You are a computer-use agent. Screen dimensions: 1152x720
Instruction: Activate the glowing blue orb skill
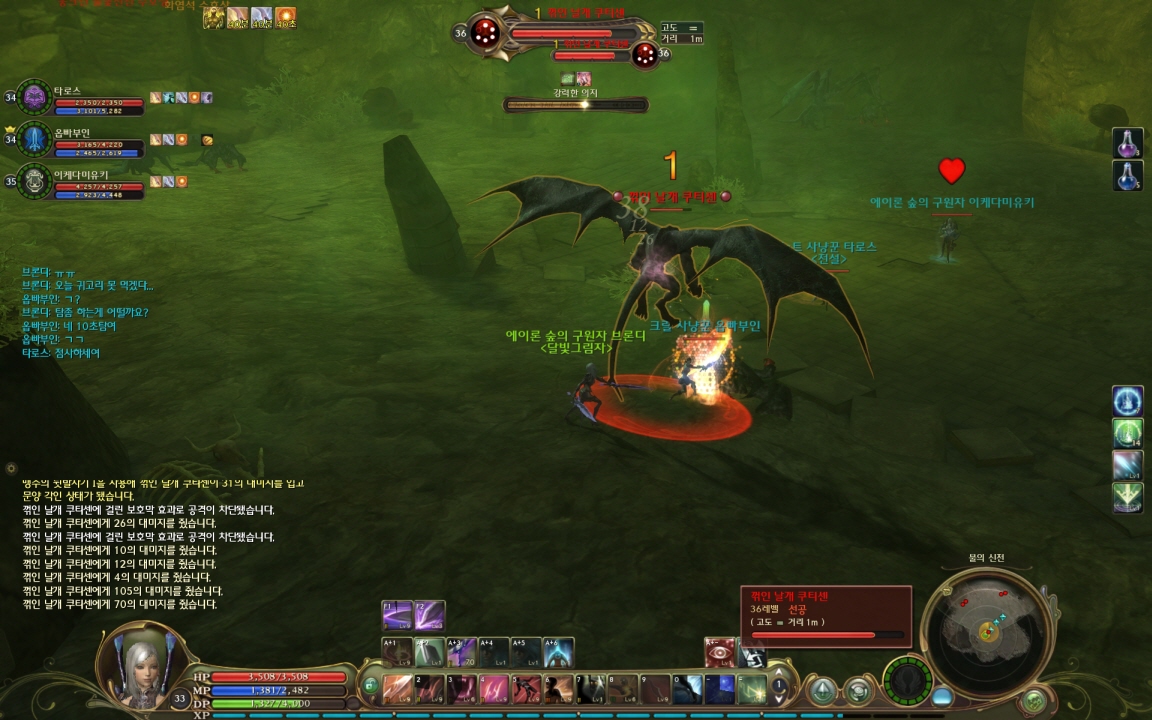1128,401
